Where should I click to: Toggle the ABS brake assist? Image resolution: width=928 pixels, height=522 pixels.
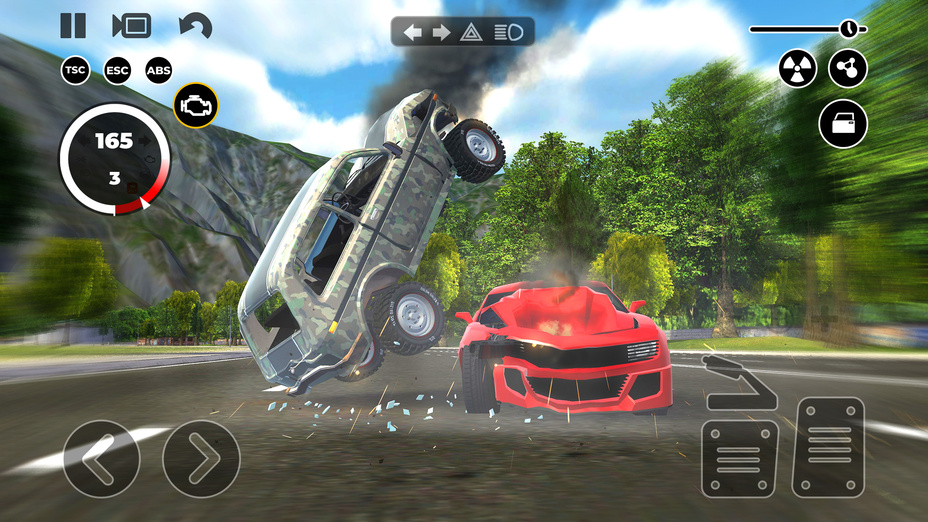tap(159, 70)
